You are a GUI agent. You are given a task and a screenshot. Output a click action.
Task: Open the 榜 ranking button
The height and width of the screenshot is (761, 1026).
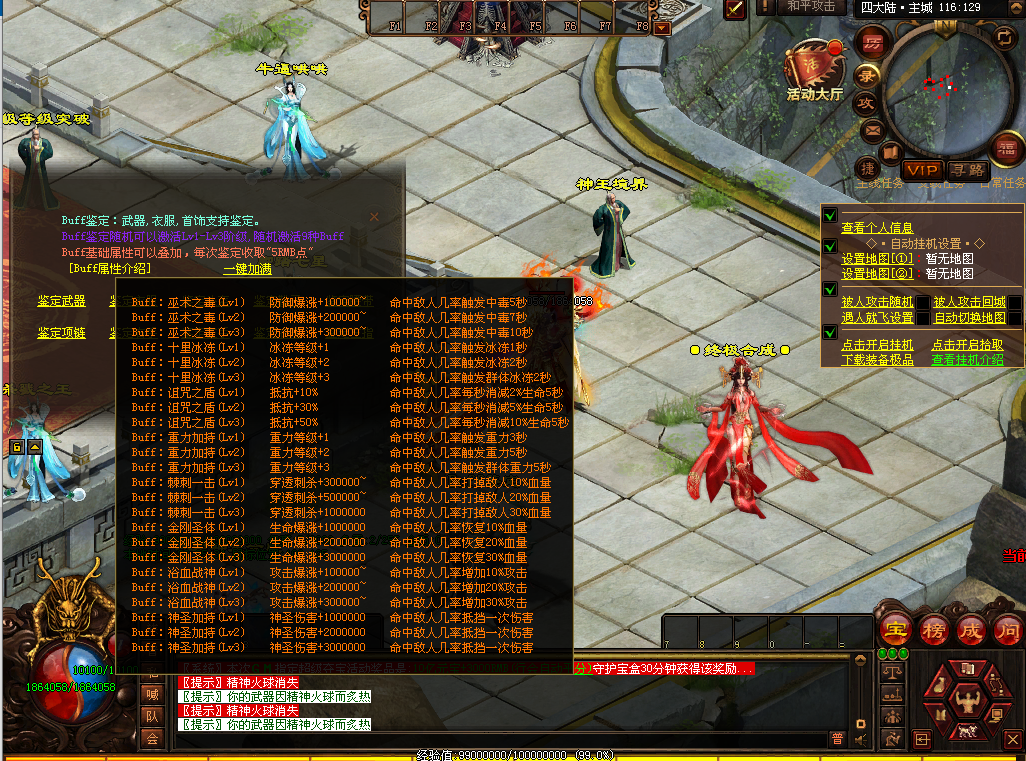click(933, 629)
